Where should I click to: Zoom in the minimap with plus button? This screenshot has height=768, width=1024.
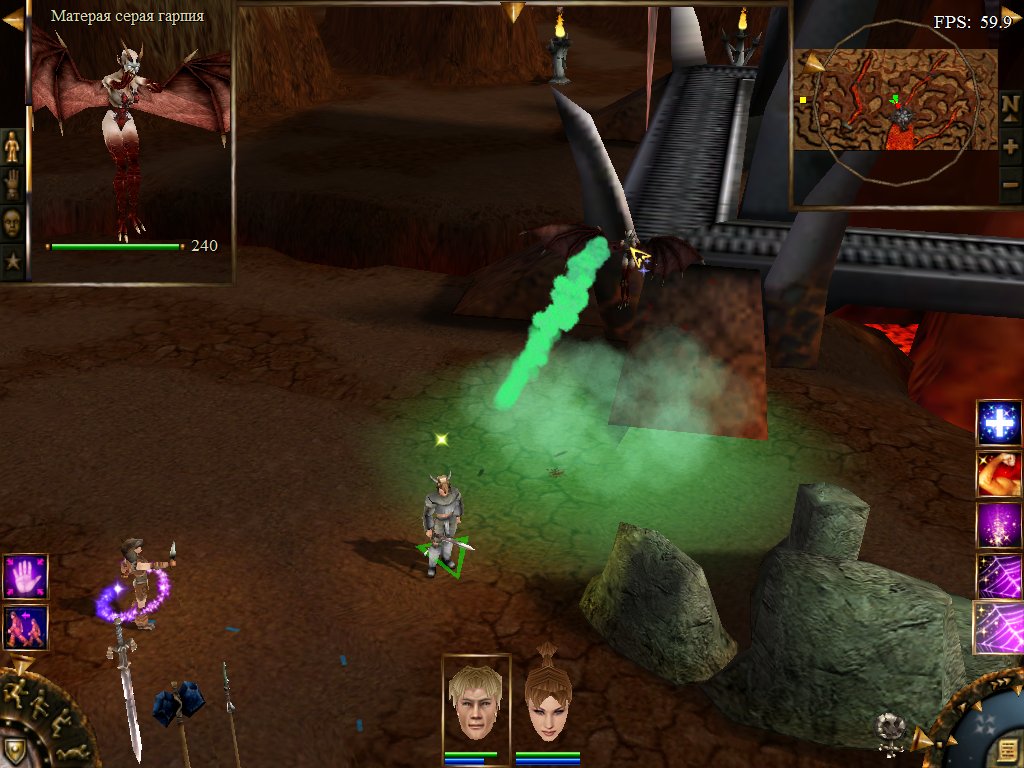pos(1010,146)
